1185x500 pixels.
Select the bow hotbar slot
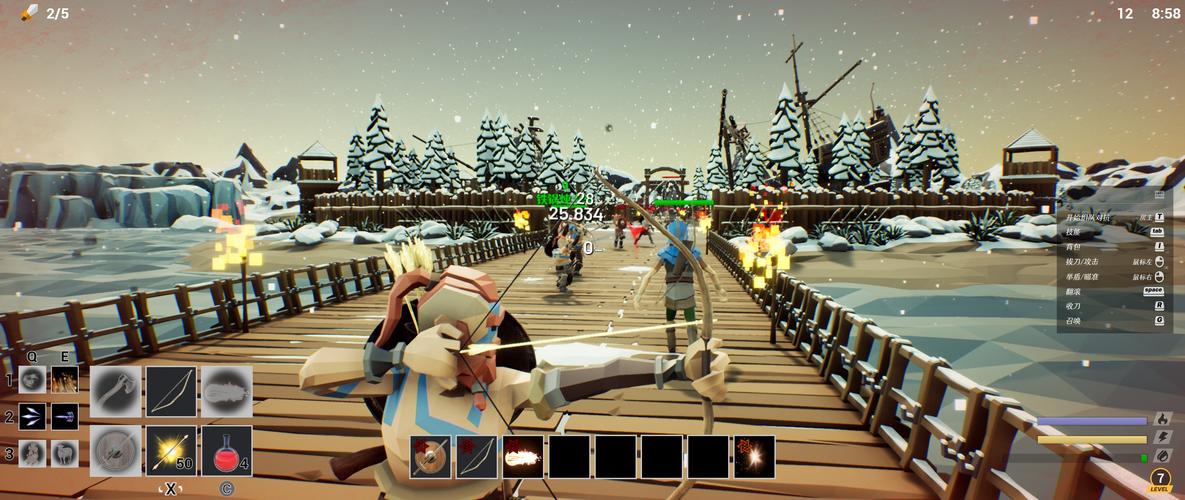coord(477,457)
